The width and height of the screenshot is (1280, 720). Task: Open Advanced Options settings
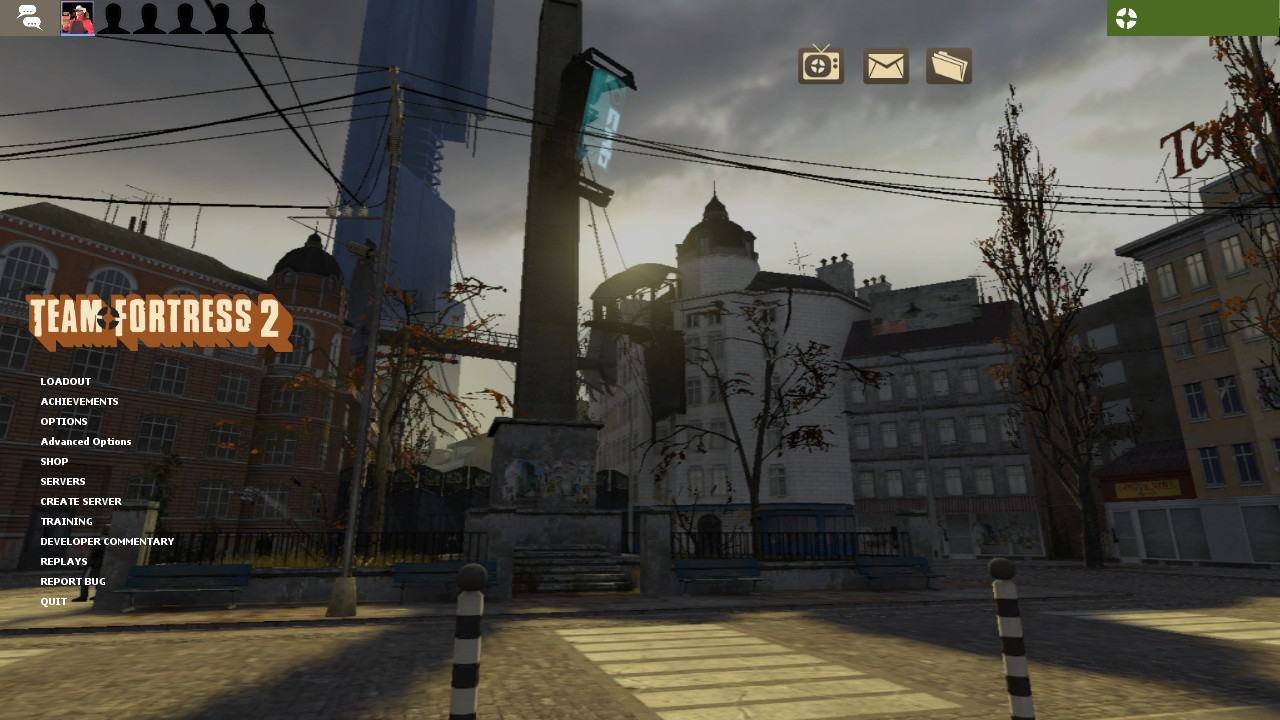(85, 441)
